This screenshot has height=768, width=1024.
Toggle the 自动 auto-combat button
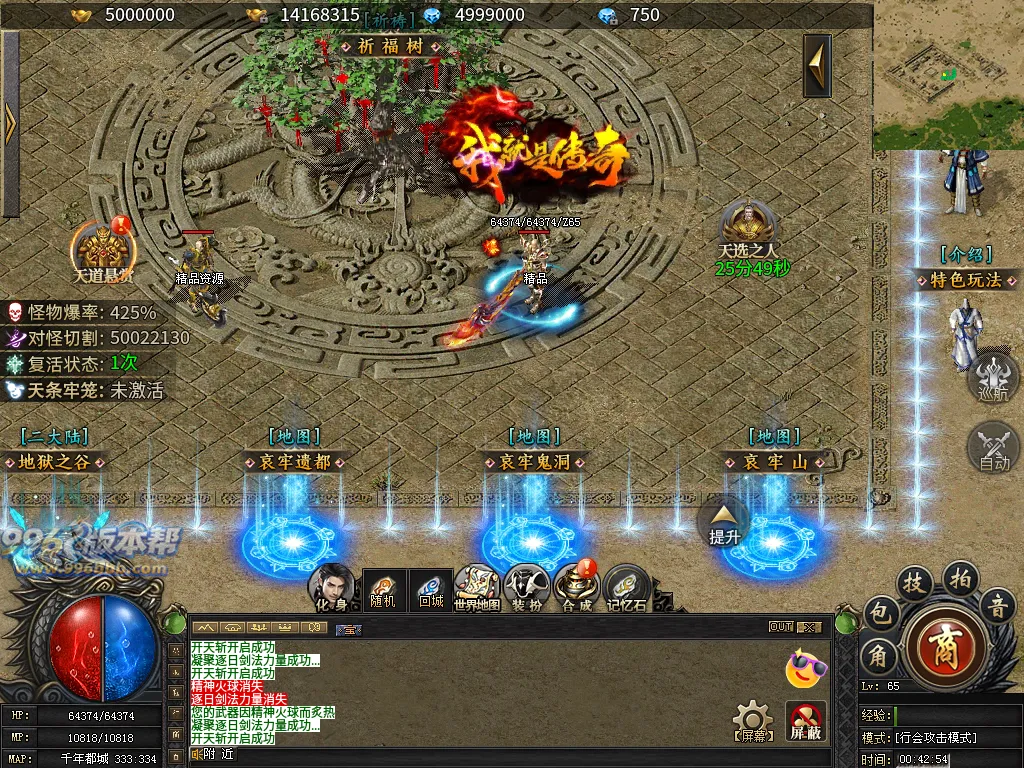pos(993,445)
